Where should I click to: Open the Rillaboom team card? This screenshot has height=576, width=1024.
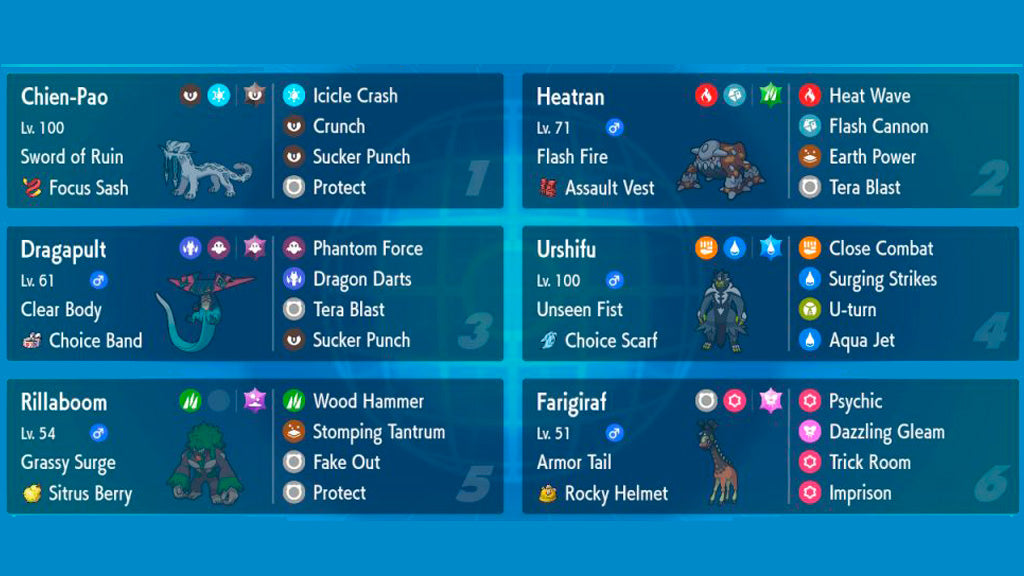[x=64, y=403]
